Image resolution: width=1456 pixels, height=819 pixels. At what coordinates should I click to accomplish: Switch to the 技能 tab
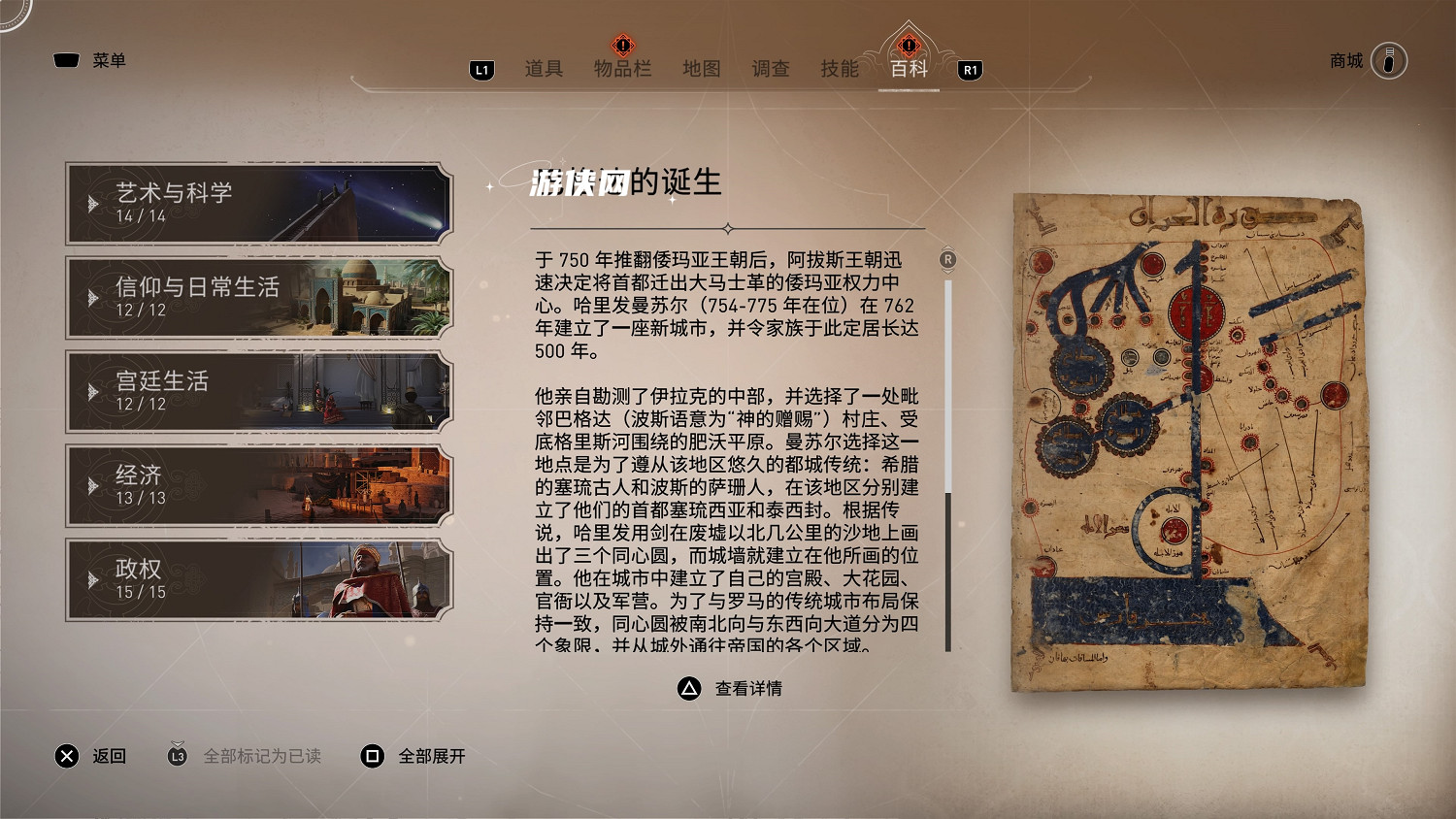(841, 69)
